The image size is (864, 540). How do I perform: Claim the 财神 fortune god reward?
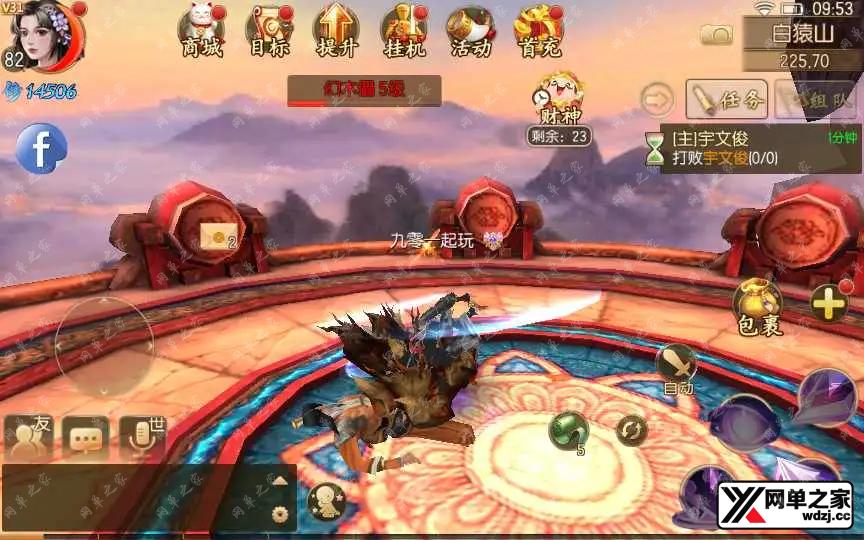pyautogui.click(x=559, y=102)
